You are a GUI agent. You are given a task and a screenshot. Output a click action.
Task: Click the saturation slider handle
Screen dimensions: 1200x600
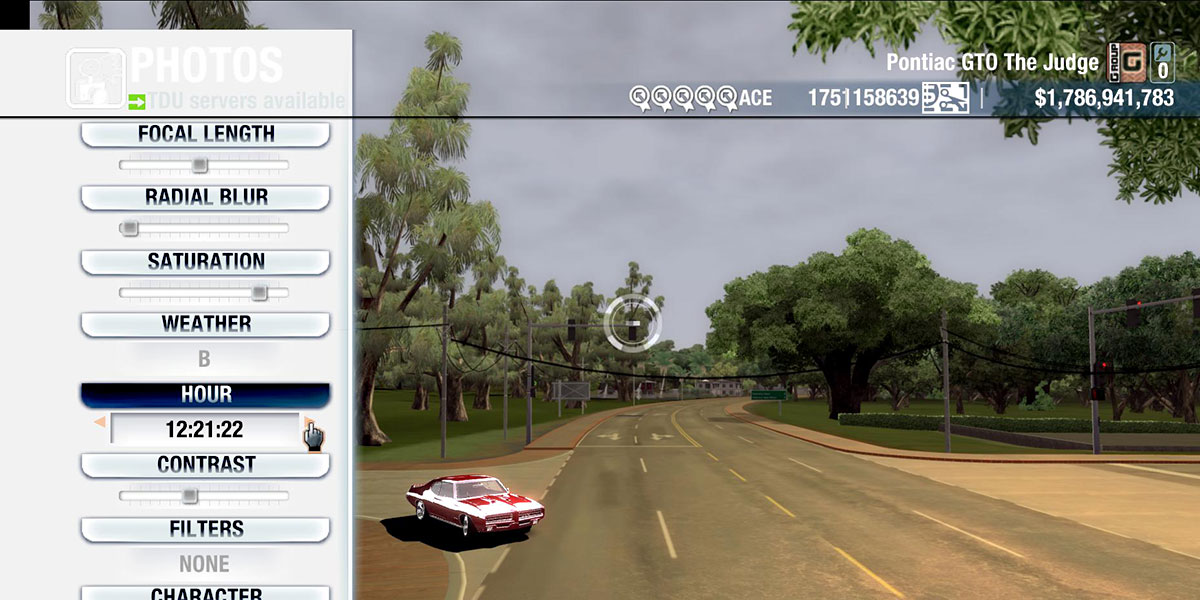pyautogui.click(x=259, y=293)
